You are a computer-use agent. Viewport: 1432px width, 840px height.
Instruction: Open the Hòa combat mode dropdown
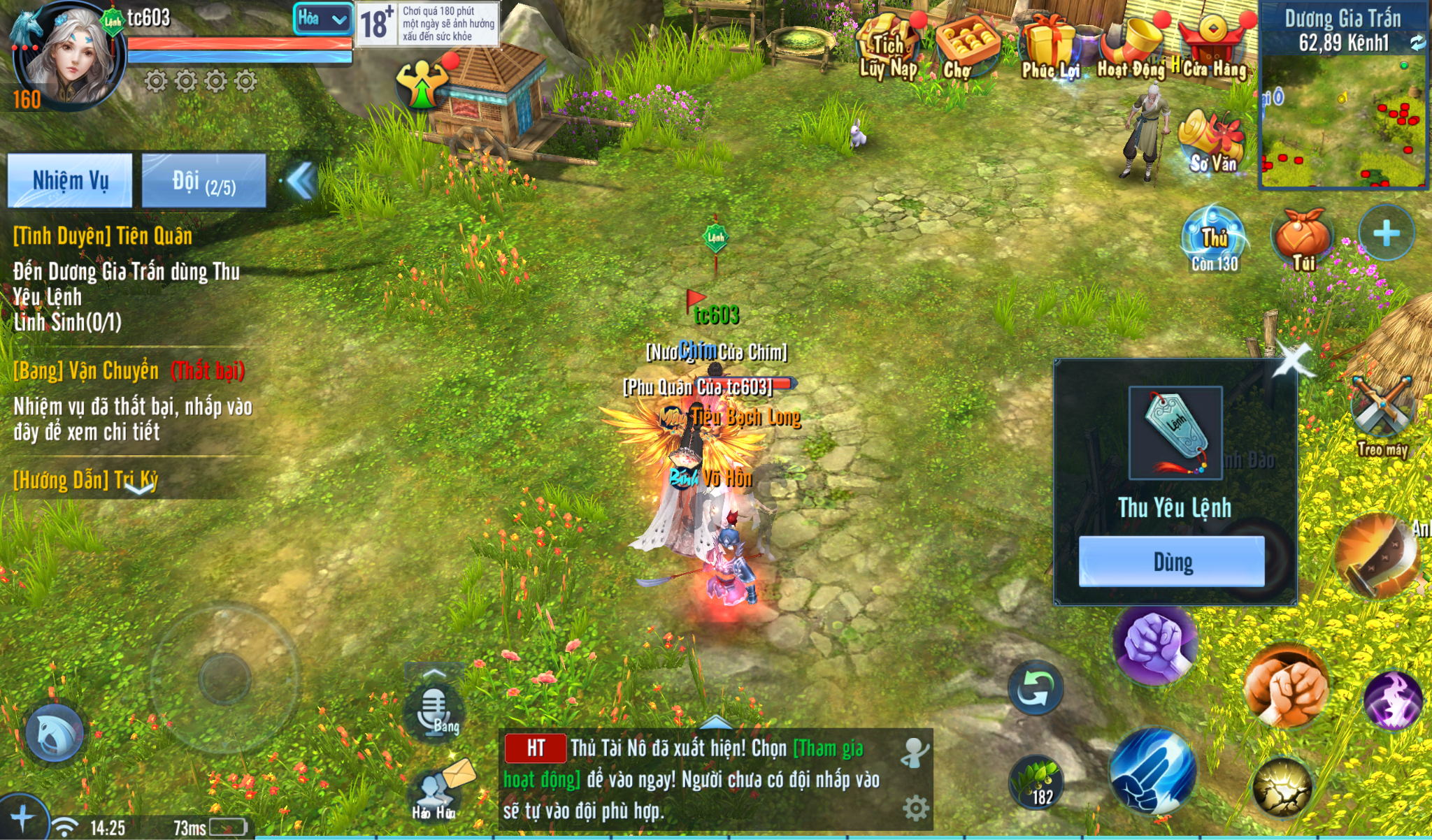(322, 19)
